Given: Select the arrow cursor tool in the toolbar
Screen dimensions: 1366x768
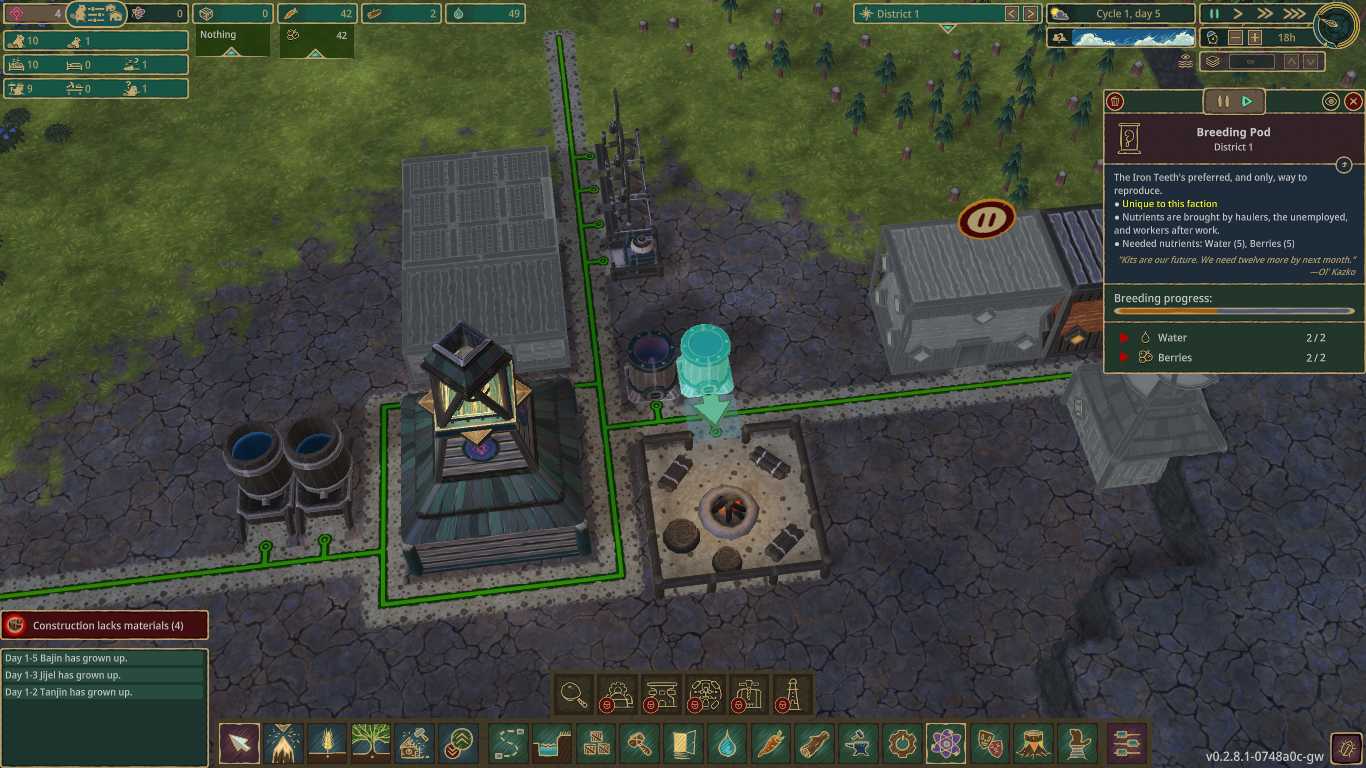Looking at the screenshot, I should [239, 744].
